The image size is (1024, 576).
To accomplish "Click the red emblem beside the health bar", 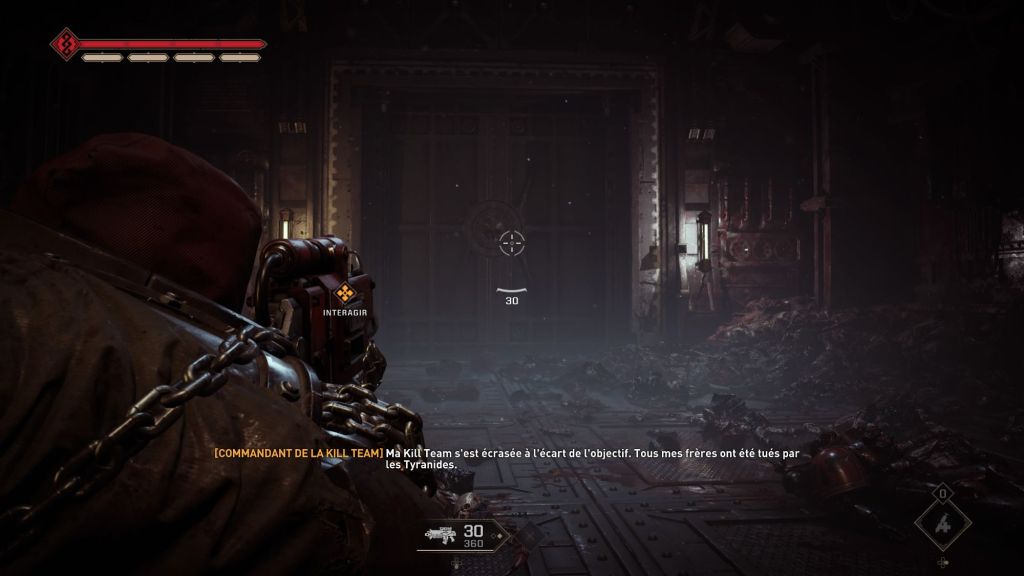I will [66, 44].
